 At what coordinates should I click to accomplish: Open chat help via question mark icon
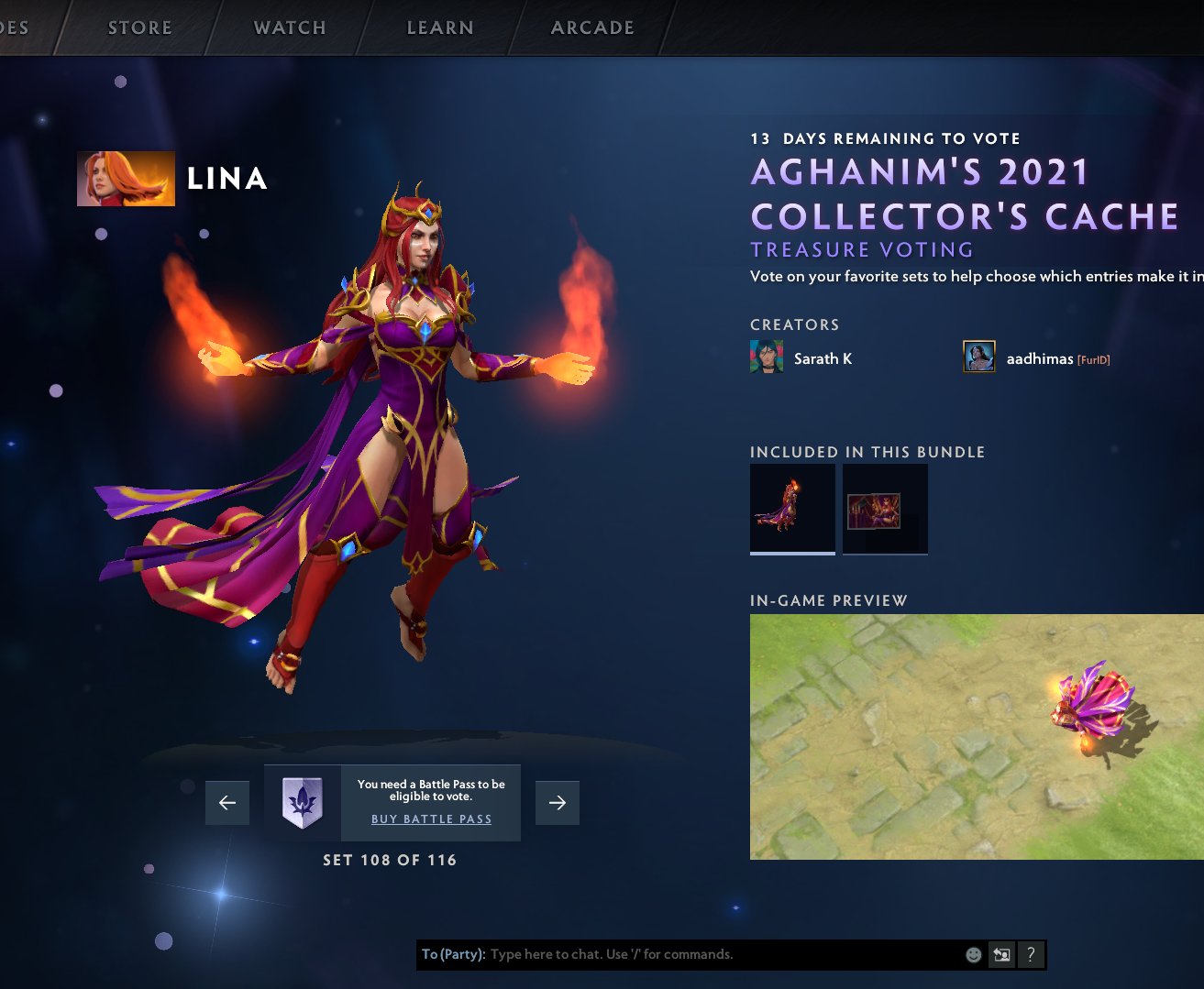(x=1031, y=954)
